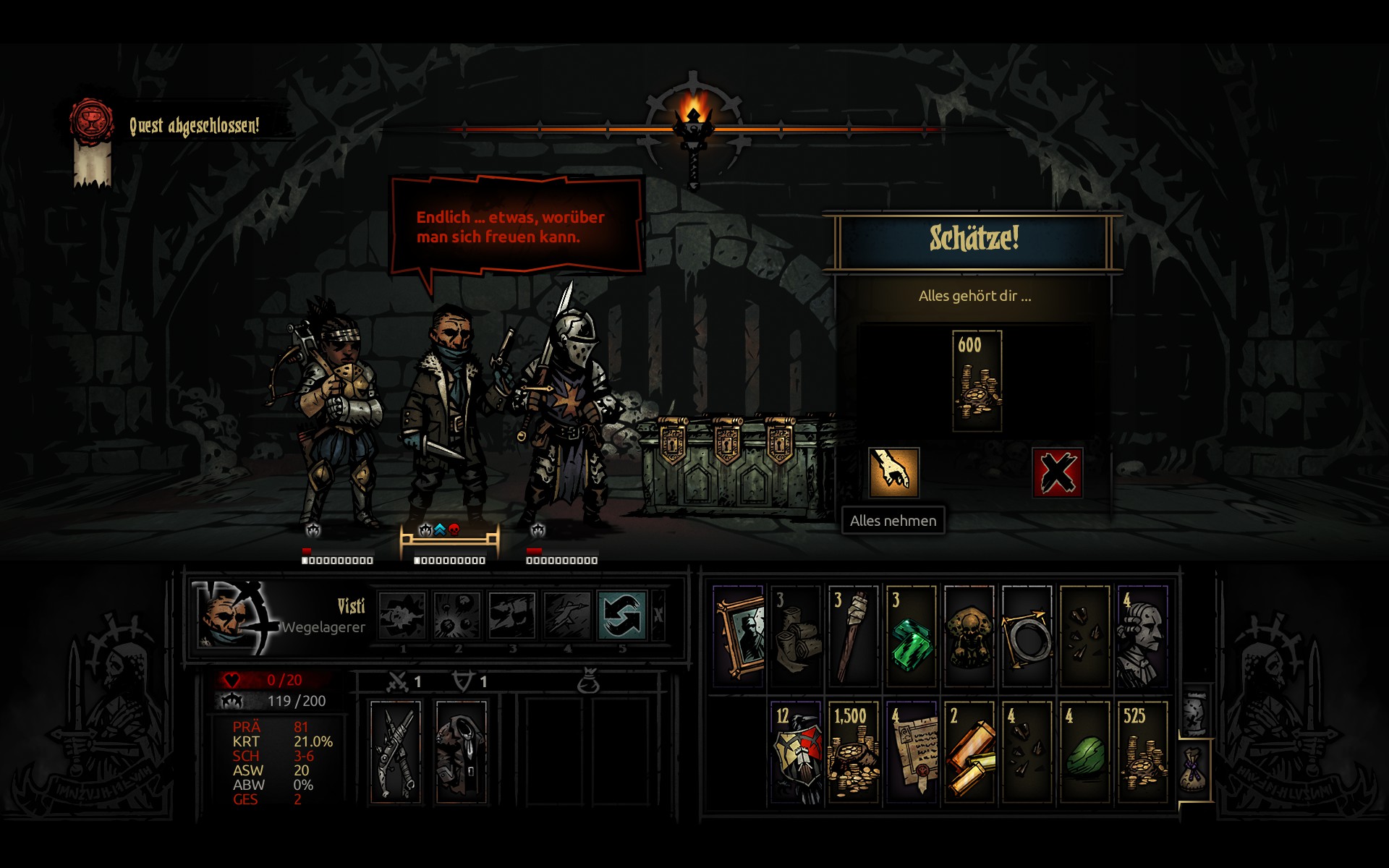Pick up the 600 gold stack
The width and height of the screenshot is (1389, 868).
coord(977,381)
